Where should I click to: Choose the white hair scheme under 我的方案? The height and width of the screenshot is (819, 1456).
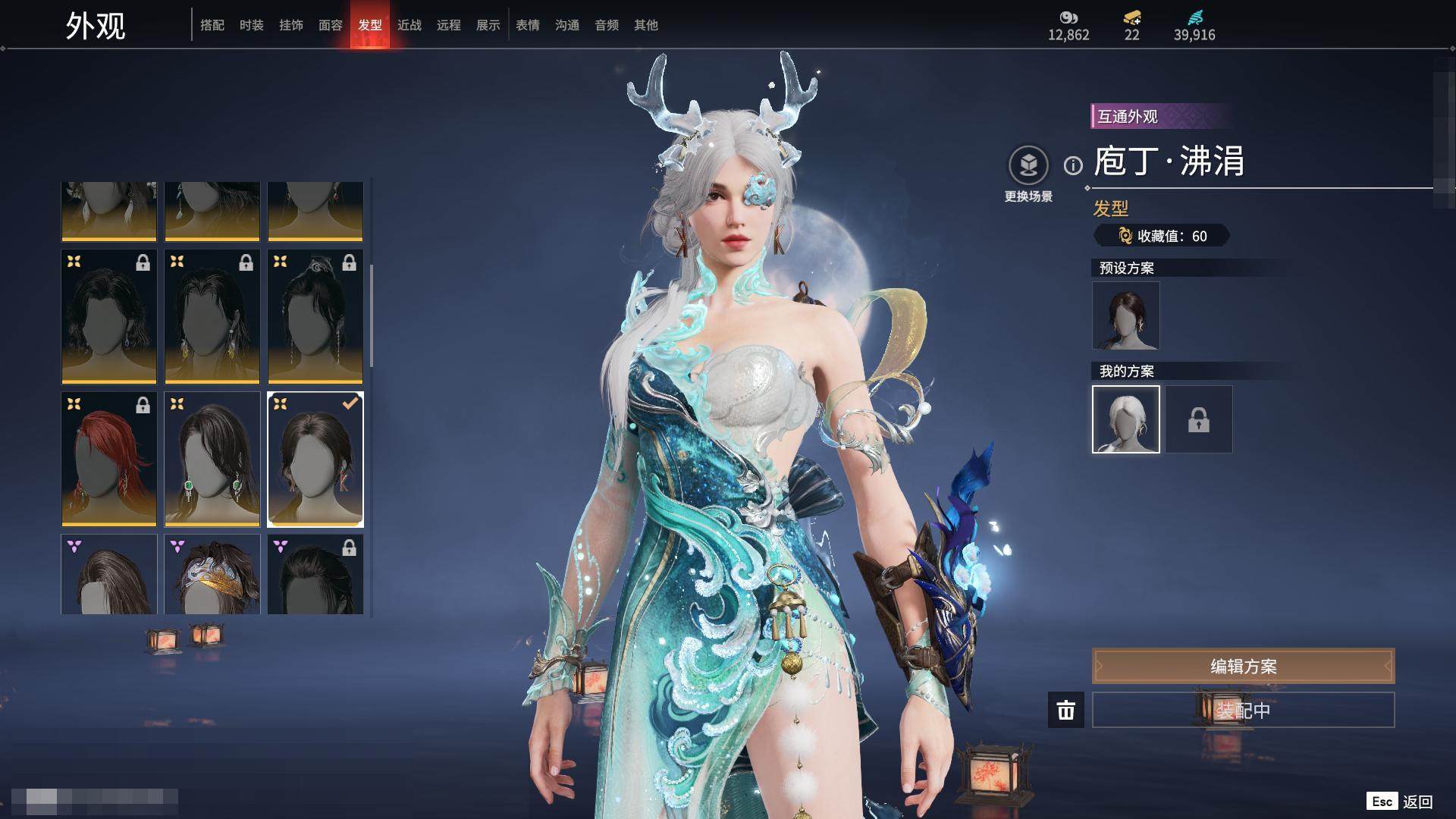[x=1125, y=419]
